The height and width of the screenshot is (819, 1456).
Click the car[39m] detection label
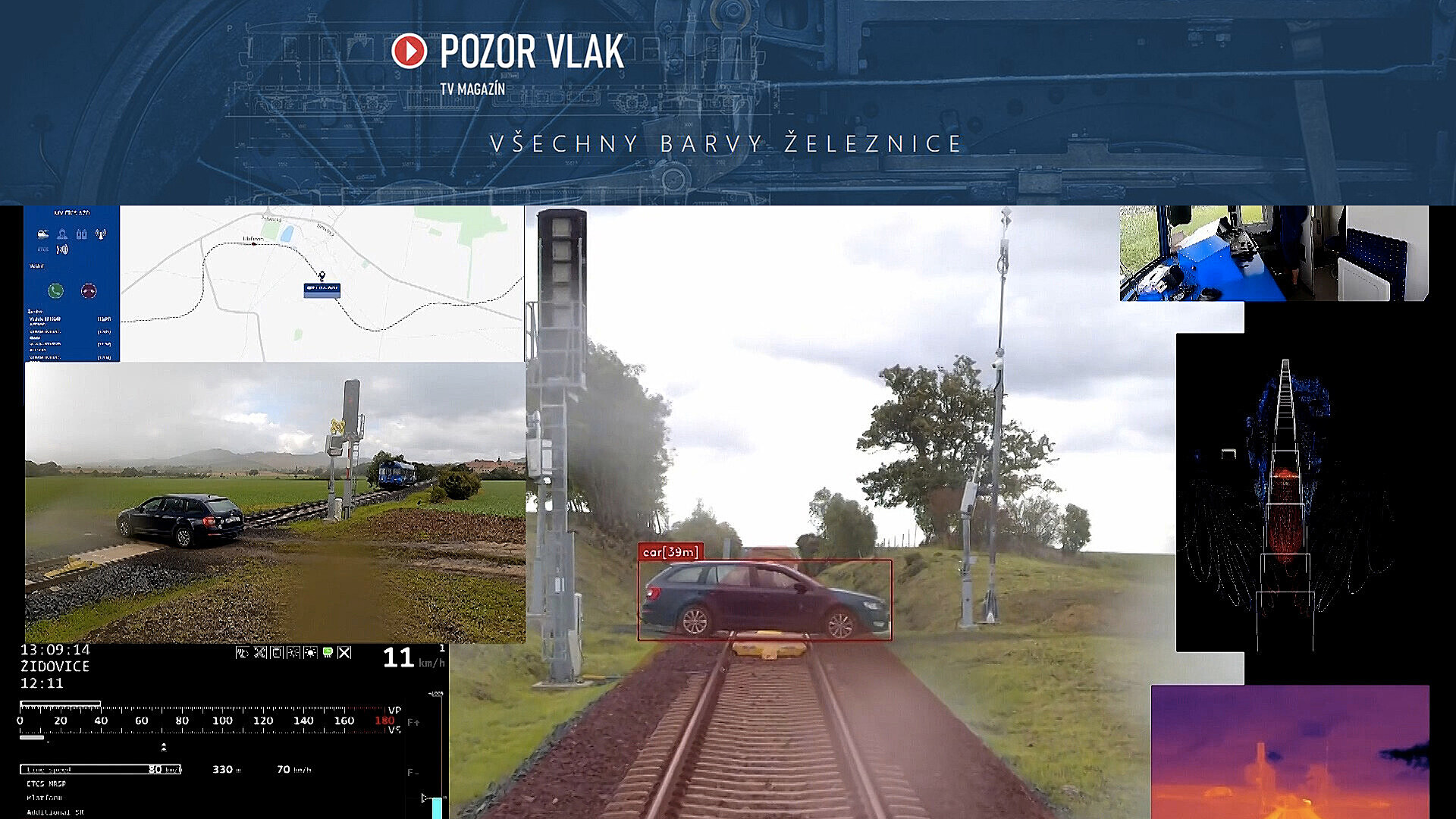(670, 552)
